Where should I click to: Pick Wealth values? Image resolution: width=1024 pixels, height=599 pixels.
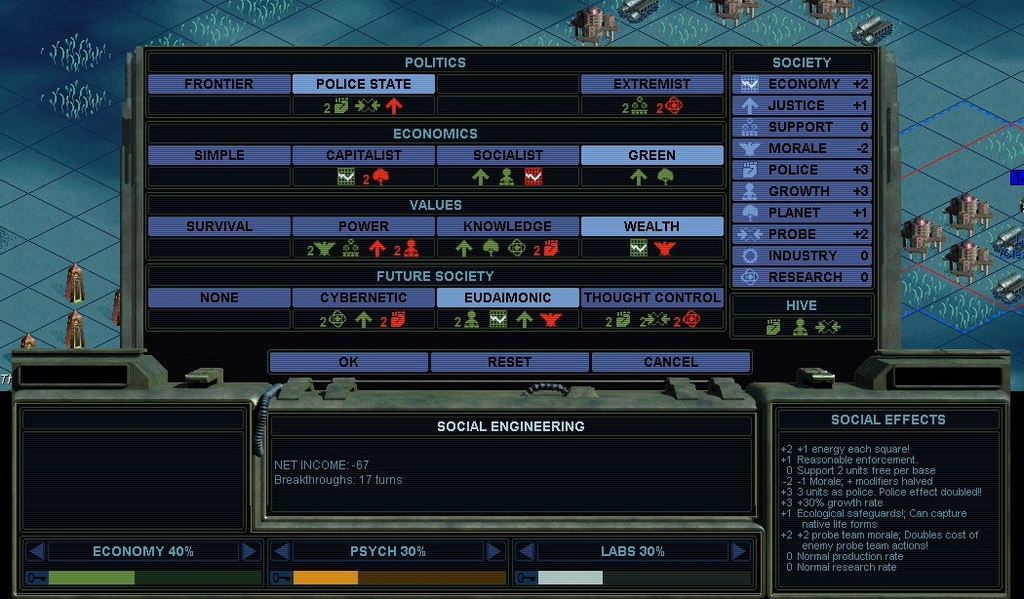click(651, 226)
